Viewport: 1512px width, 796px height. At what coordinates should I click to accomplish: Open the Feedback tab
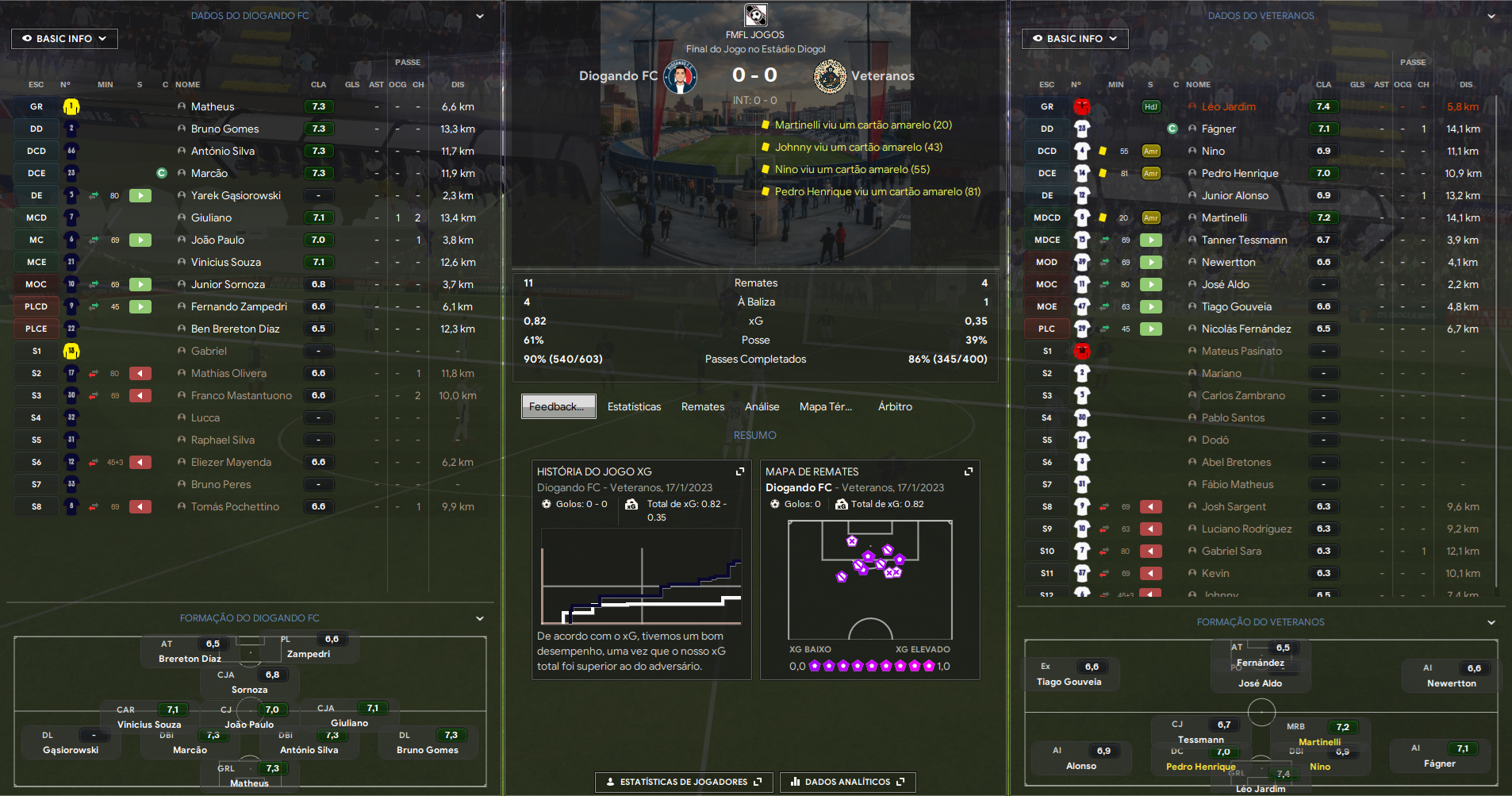coord(558,406)
